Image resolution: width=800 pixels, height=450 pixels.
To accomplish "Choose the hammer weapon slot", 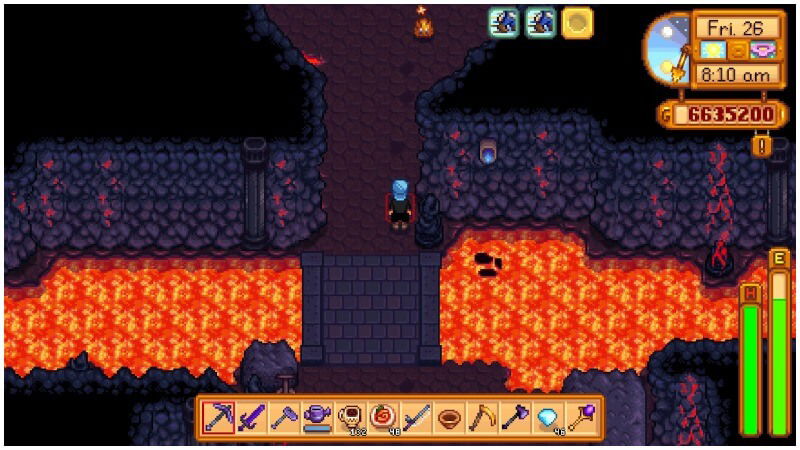I will pyautogui.click(x=284, y=416).
